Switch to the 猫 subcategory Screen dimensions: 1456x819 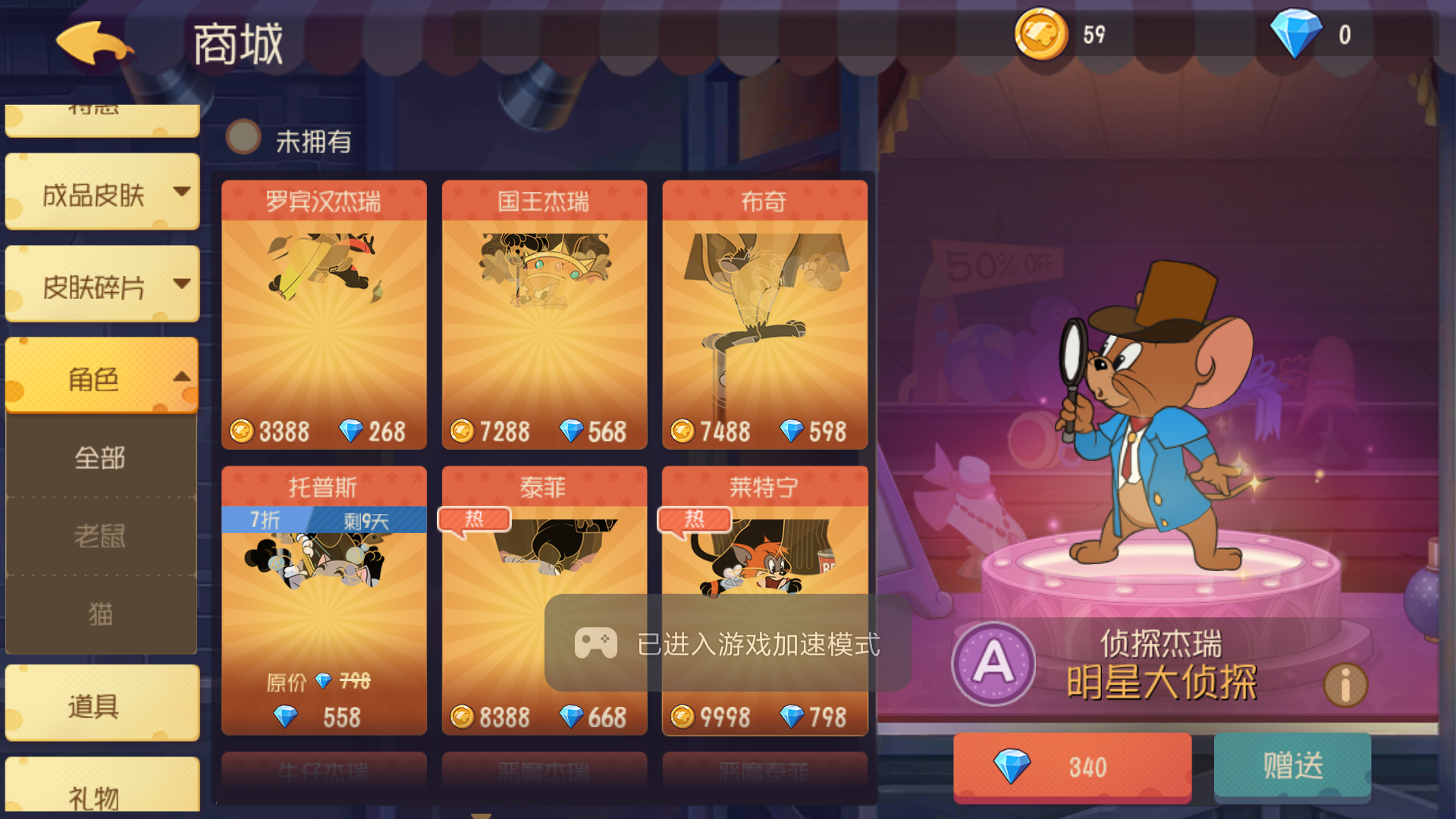click(x=101, y=614)
